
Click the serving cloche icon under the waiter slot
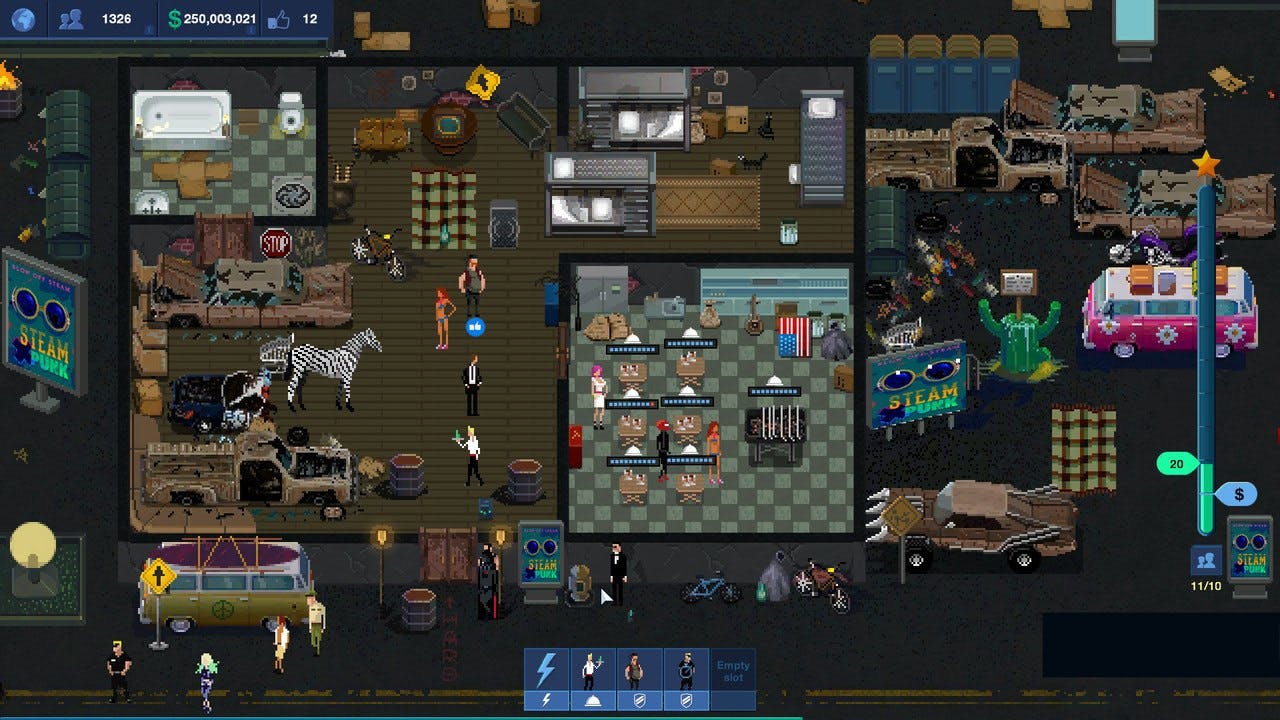click(x=592, y=698)
